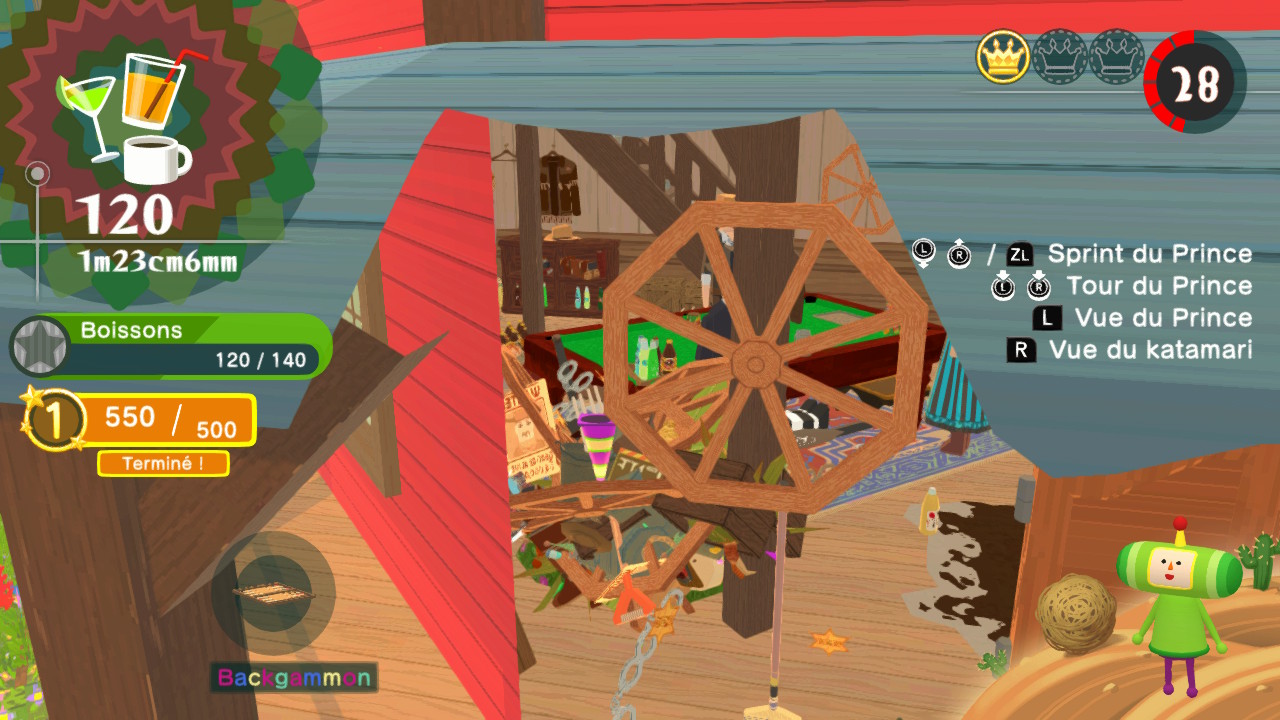Select the gold crown icon
The image size is (1280, 720).
(1003, 56)
